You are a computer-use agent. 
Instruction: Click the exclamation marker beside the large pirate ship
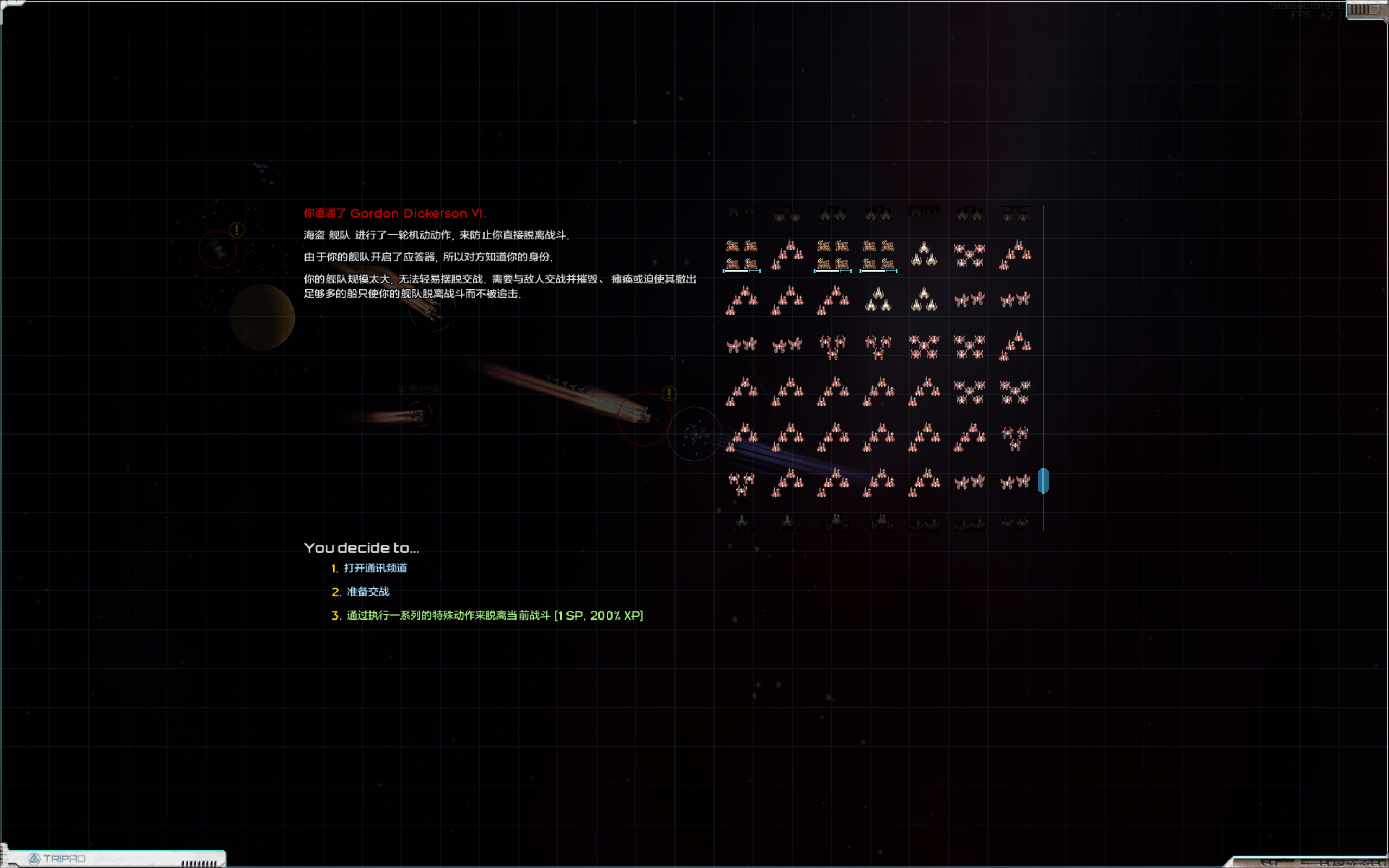(668, 394)
